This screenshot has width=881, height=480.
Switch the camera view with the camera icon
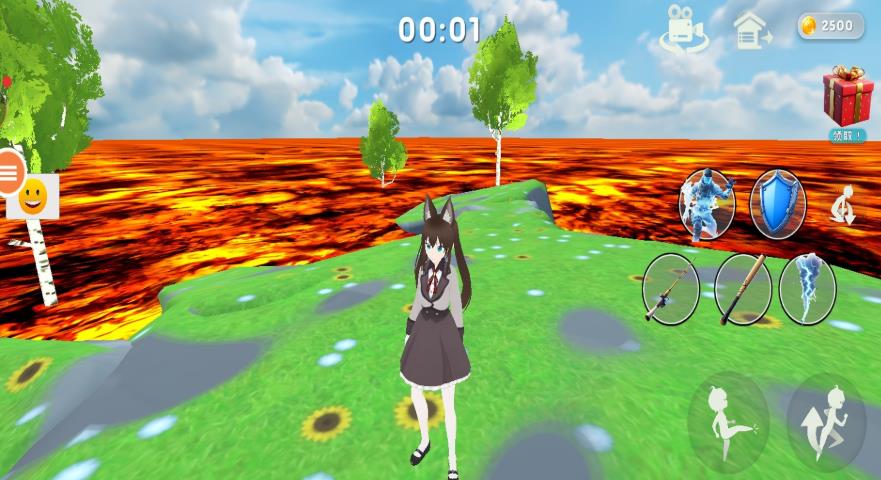point(684,28)
